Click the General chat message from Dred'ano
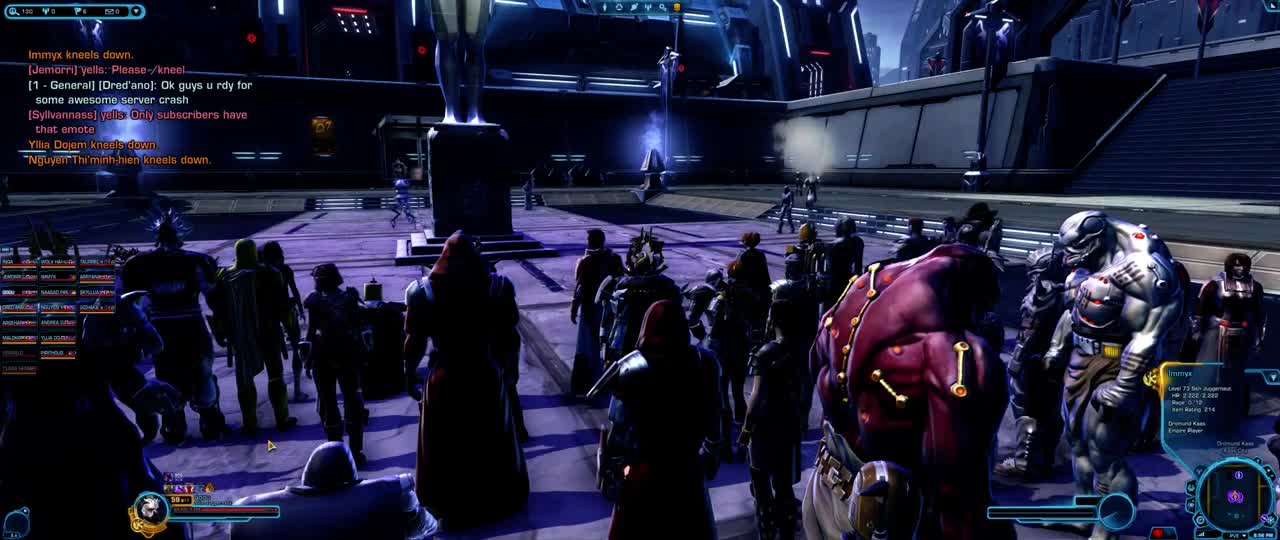 click(140, 92)
